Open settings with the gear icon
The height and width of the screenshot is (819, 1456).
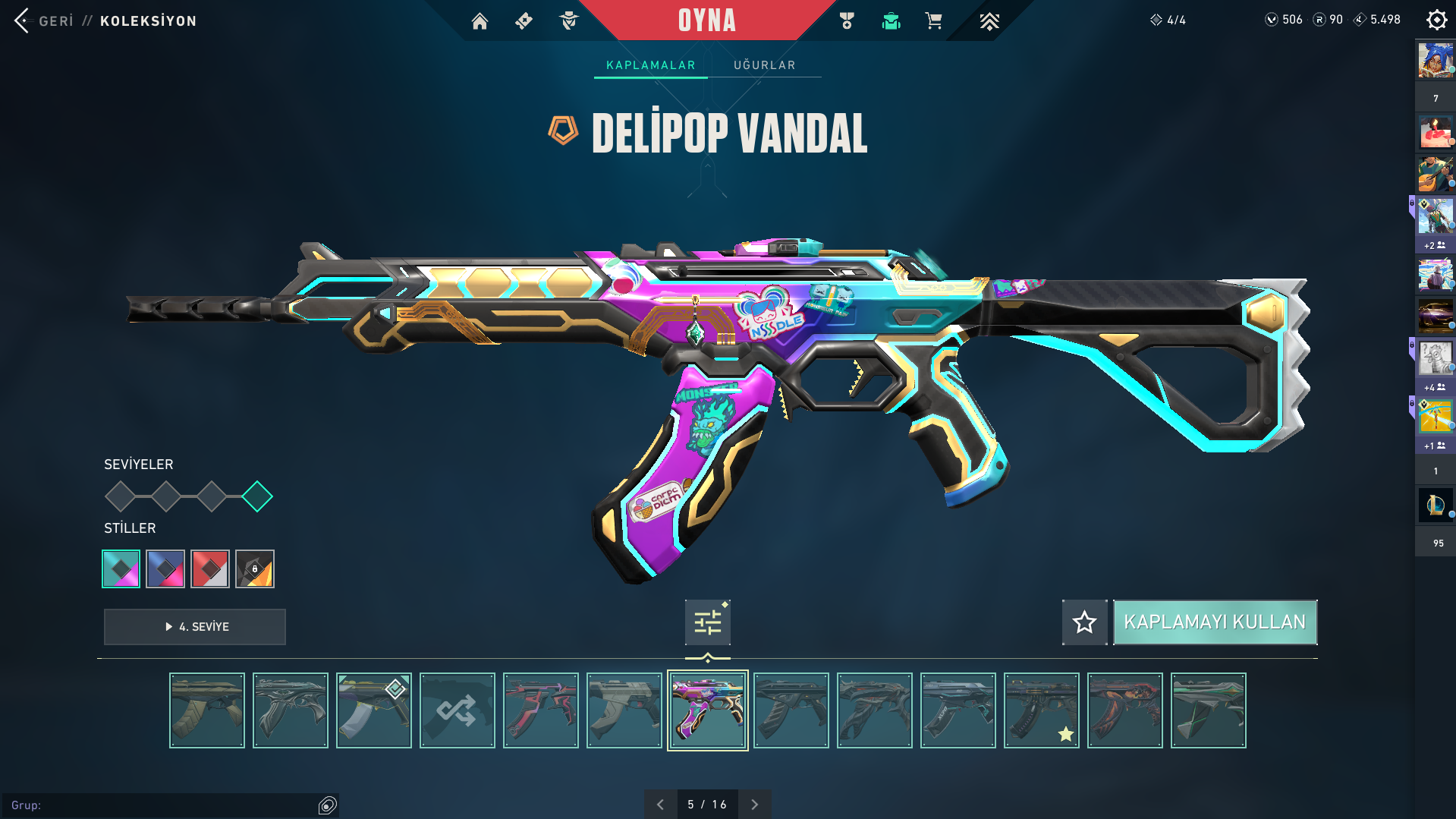[1436, 20]
